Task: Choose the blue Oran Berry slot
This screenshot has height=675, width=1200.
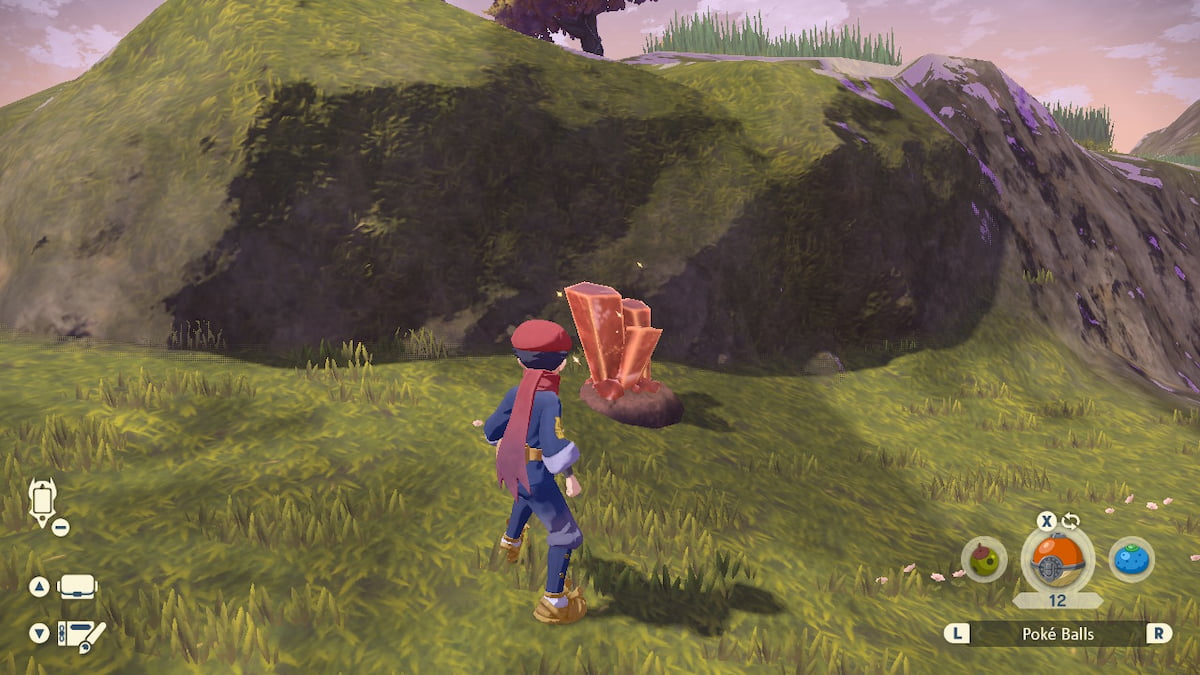Action: click(1131, 559)
